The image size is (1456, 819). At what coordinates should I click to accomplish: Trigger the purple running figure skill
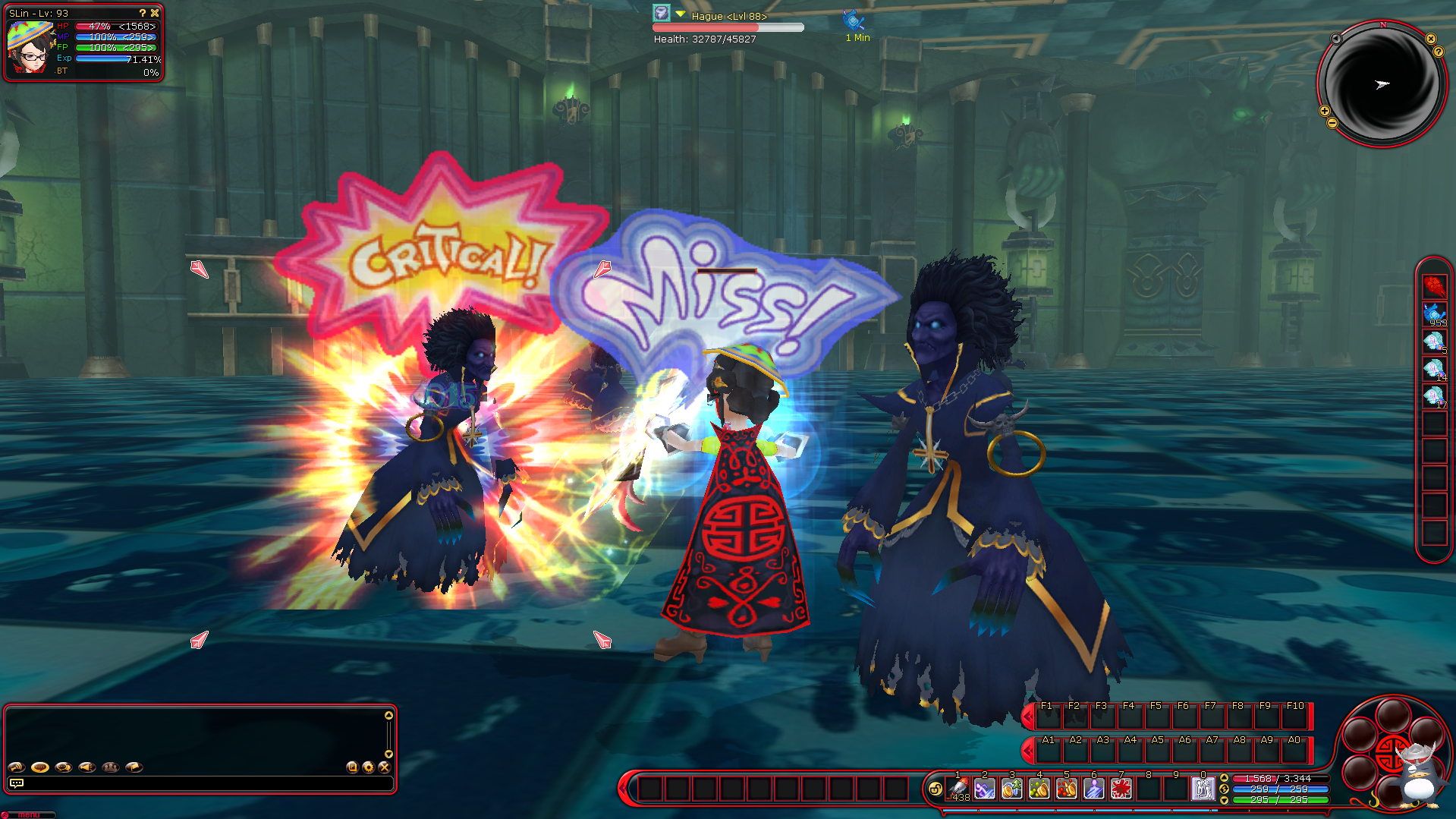tap(984, 789)
